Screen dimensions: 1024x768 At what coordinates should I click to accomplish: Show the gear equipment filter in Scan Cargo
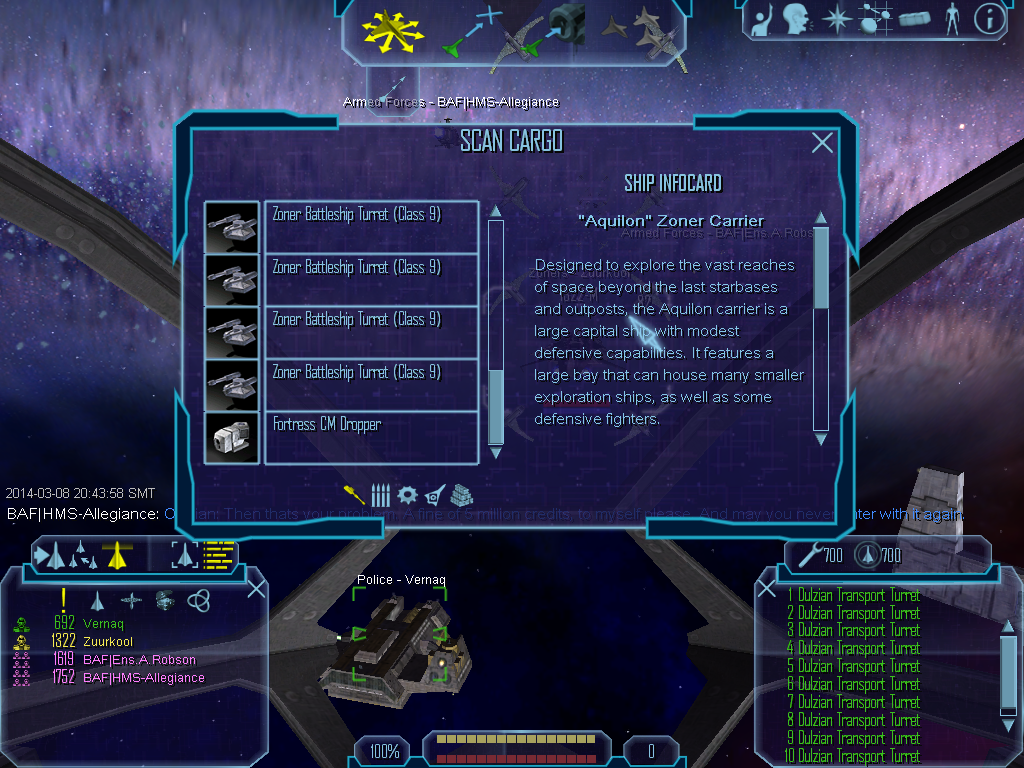(407, 495)
